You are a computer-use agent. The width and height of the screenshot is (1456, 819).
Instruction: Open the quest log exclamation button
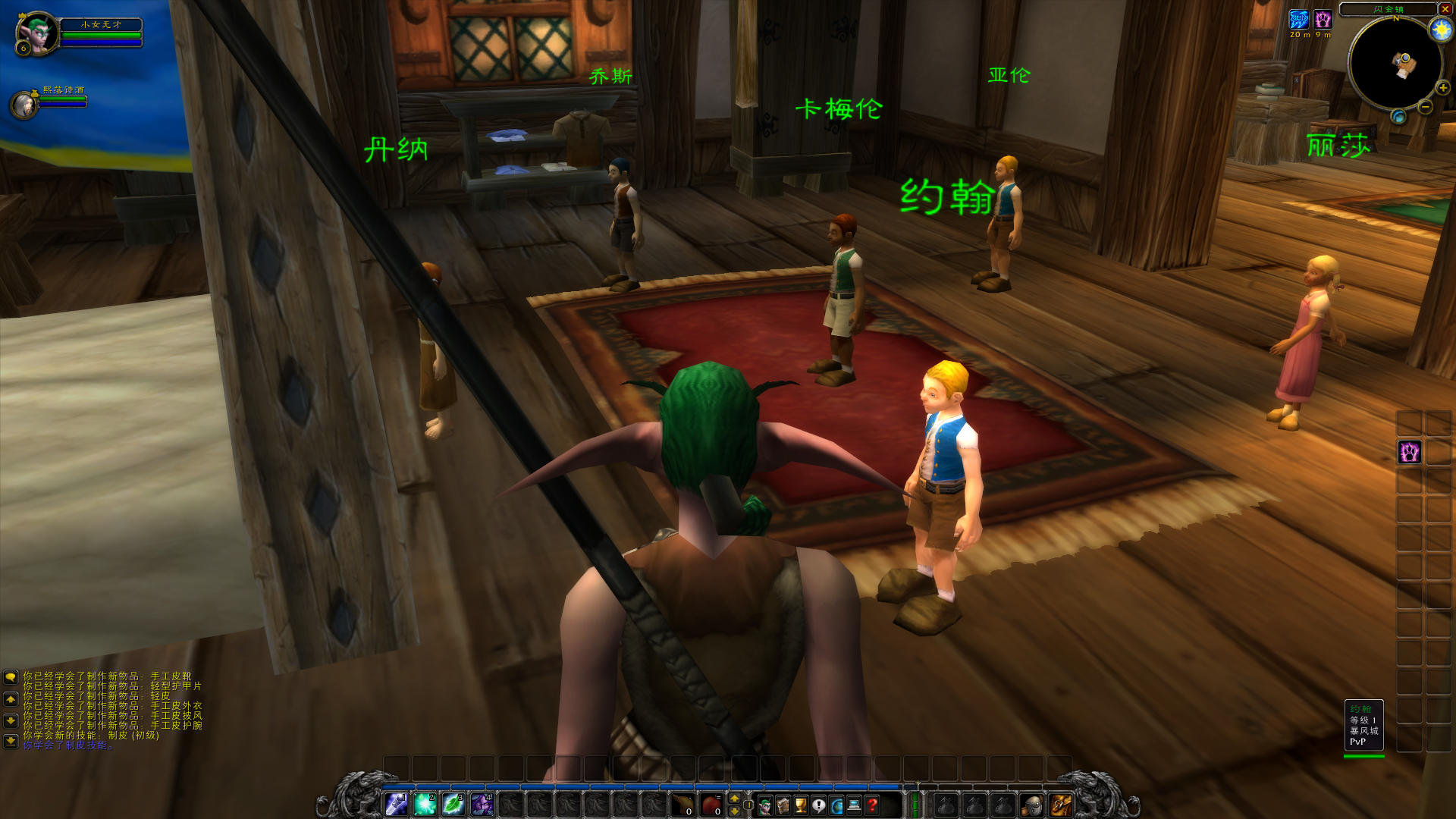pyautogui.click(x=818, y=805)
